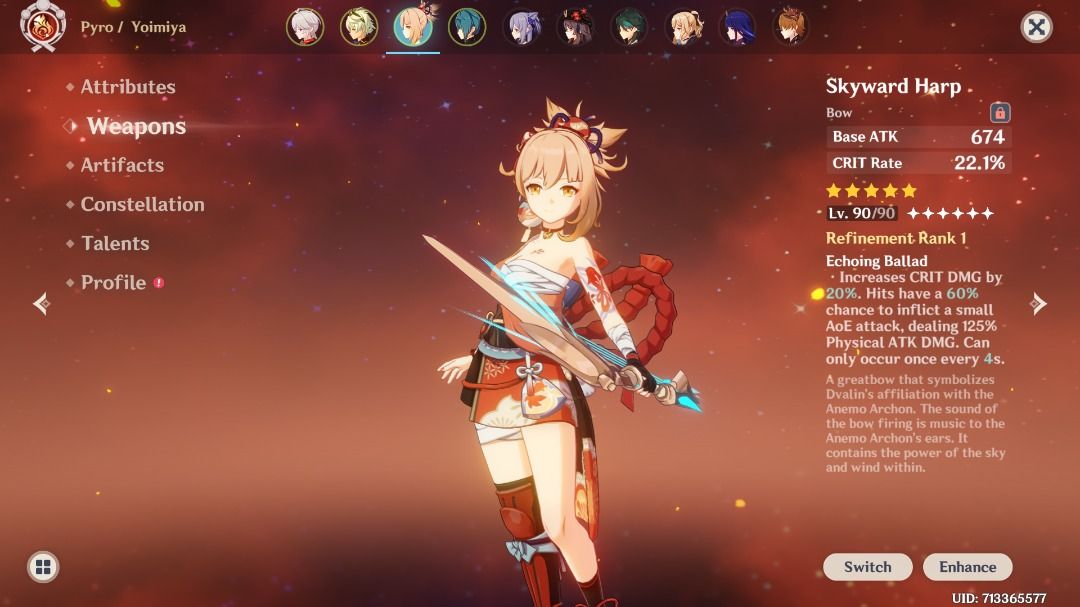1080x607 pixels.
Task: Enhance the Skyward Harp
Action: pos(967,566)
